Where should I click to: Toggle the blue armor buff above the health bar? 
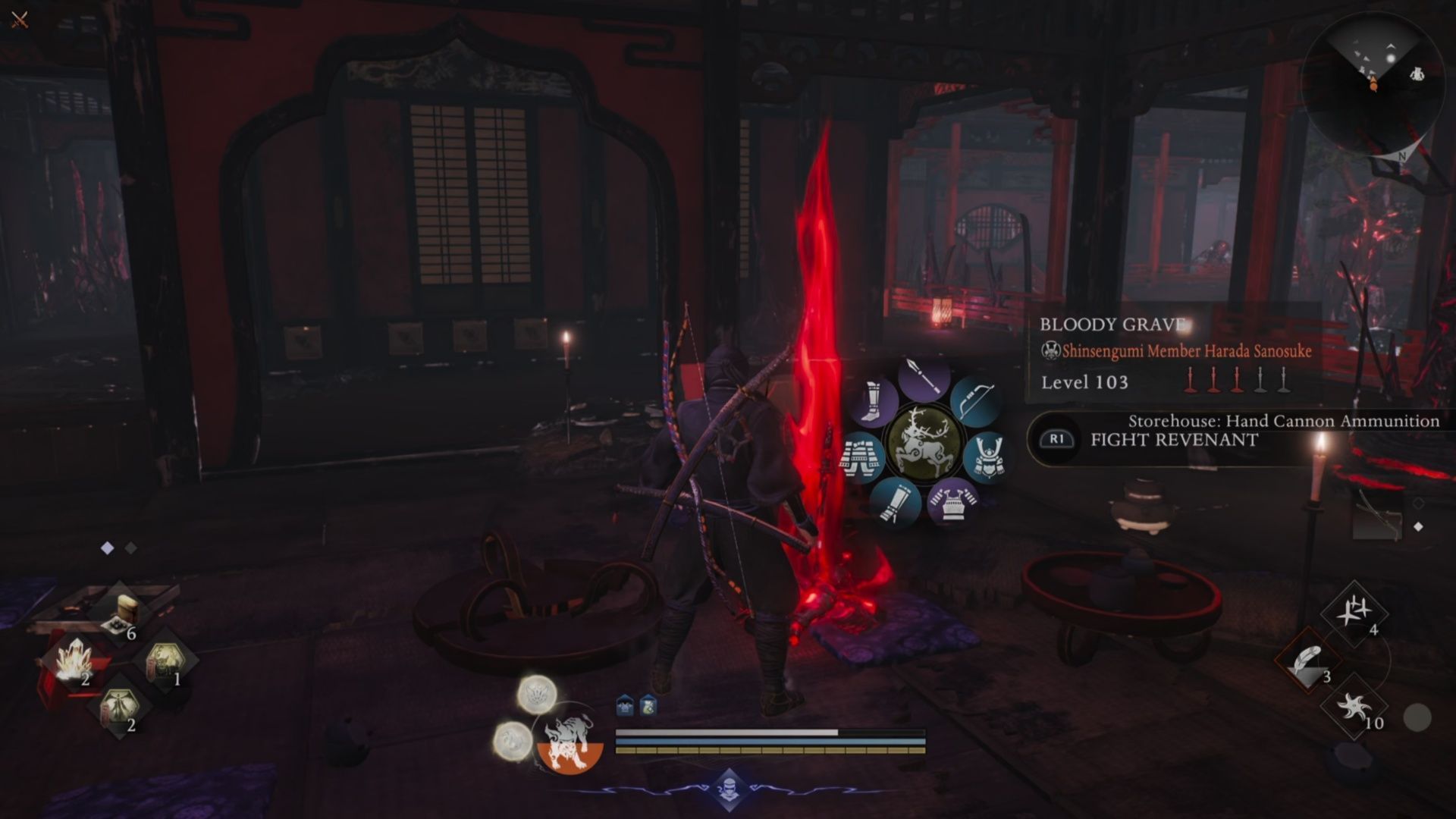pos(625,704)
